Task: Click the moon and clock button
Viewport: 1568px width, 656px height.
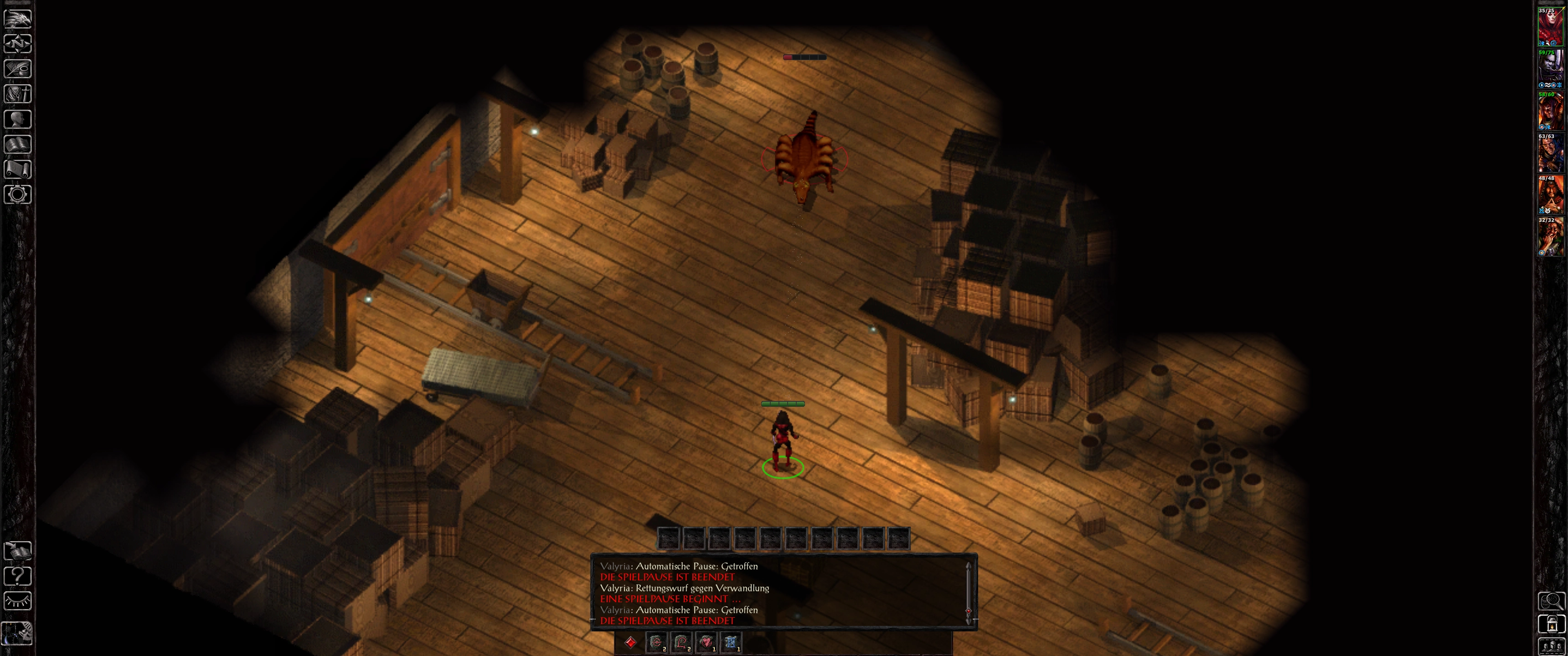Action: (18, 633)
